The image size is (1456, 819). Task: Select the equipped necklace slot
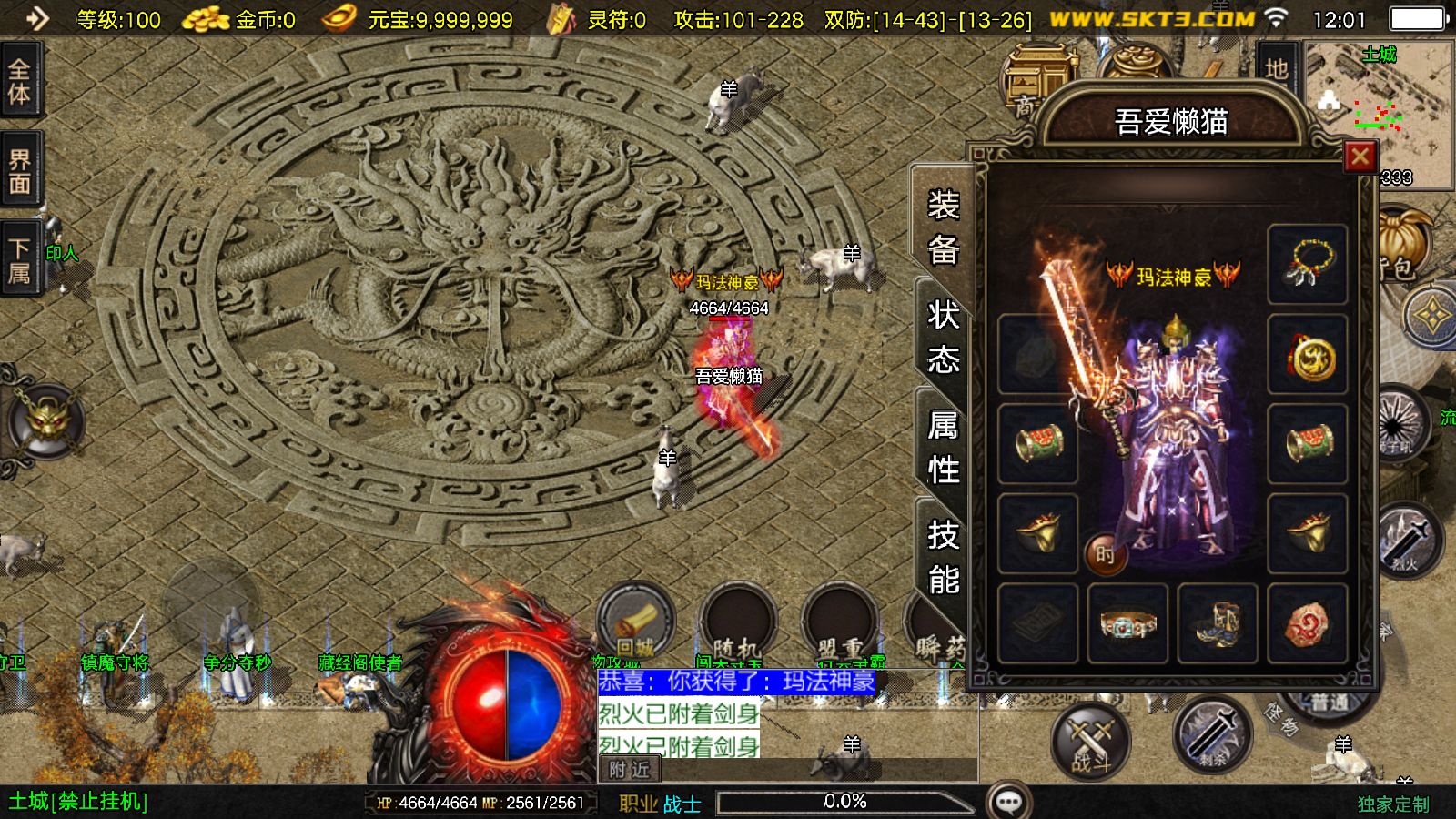pos(1307,264)
